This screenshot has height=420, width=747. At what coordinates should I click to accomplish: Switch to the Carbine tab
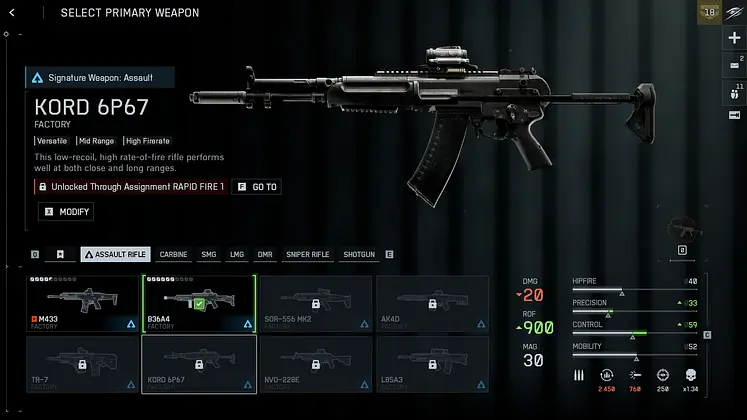[x=173, y=255]
